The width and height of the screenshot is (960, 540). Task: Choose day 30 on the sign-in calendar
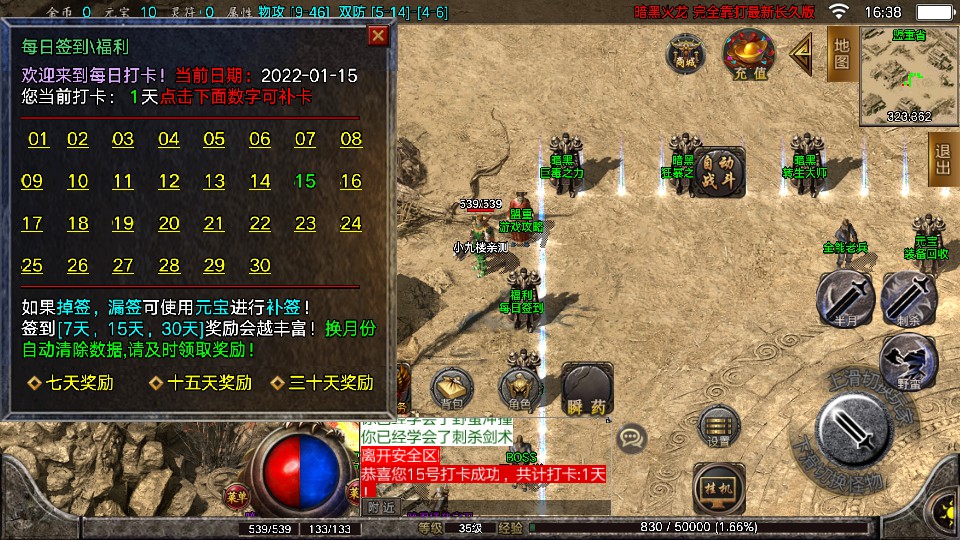(x=260, y=265)
